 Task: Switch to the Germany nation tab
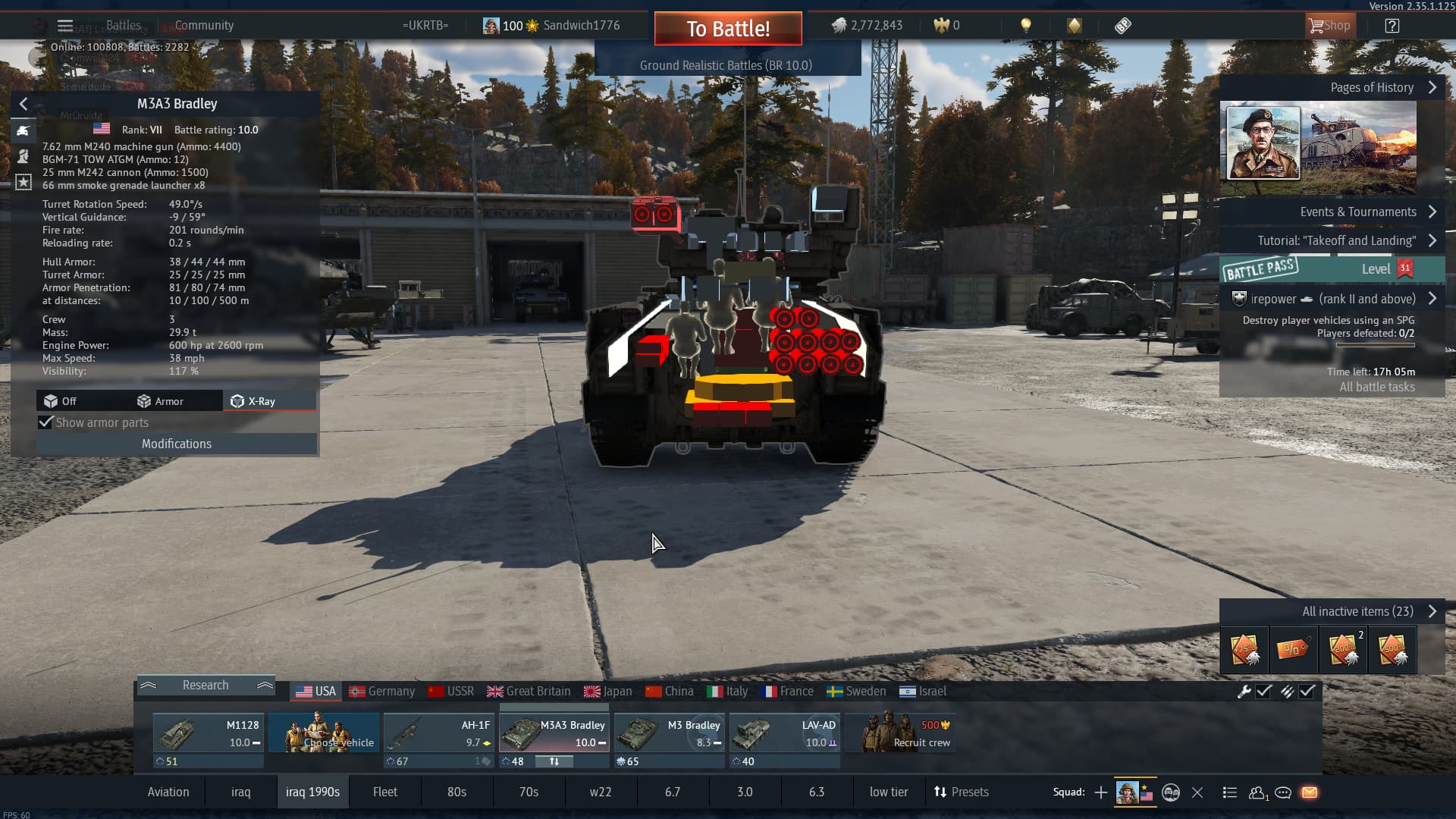click(382, 691)
